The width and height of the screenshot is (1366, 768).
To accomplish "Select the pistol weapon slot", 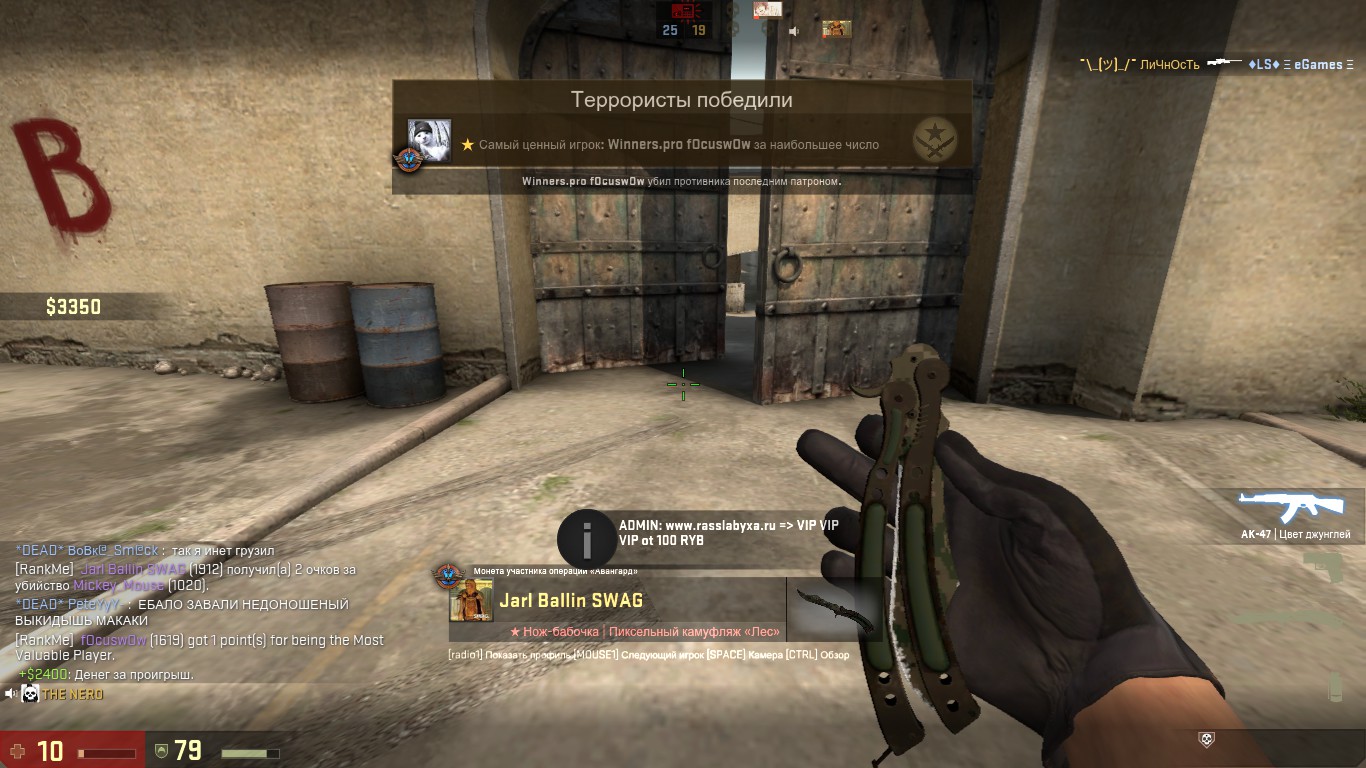I will [1331, 570].
